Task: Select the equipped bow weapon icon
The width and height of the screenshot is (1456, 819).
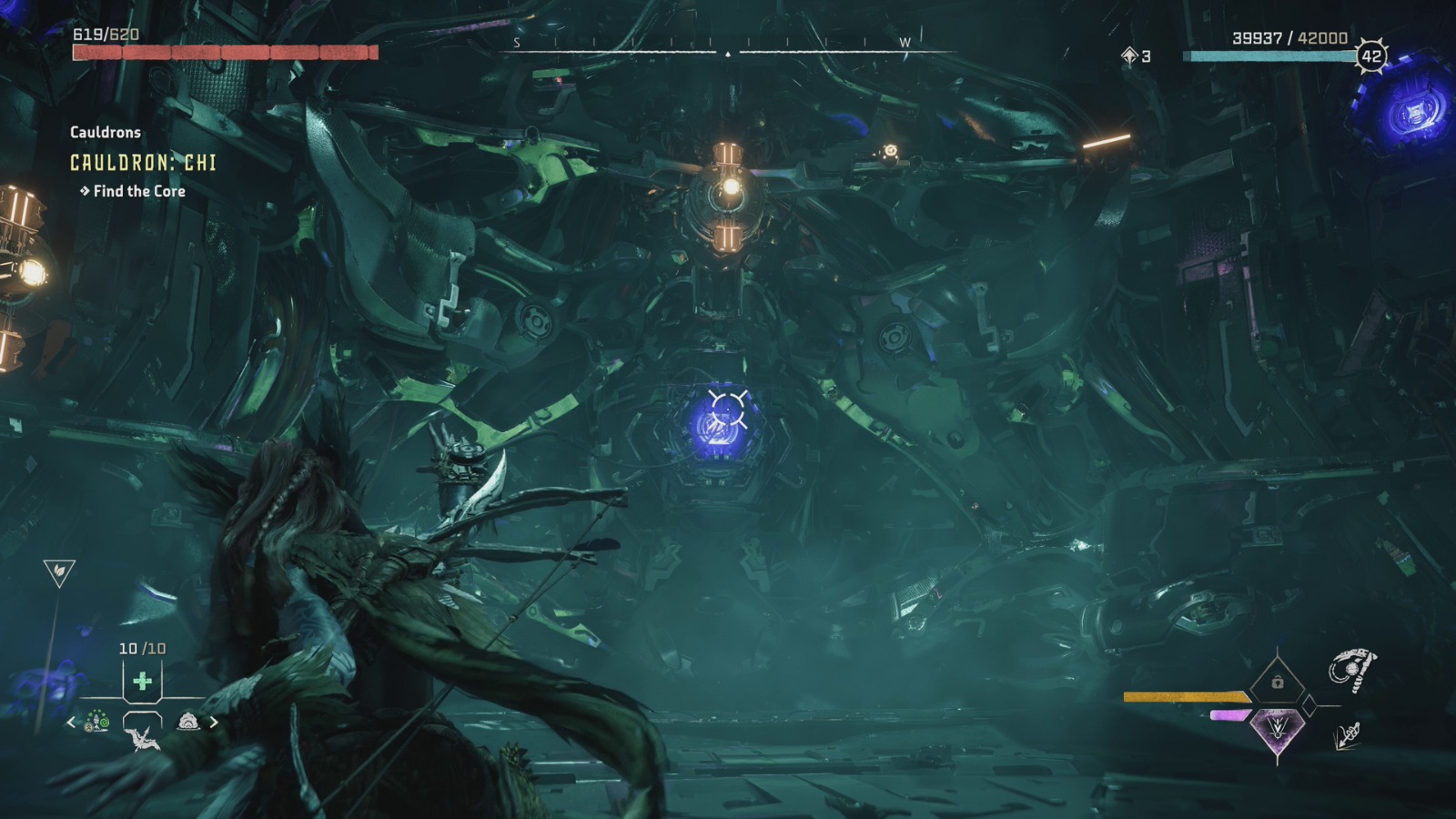Action: [1352, 670]
